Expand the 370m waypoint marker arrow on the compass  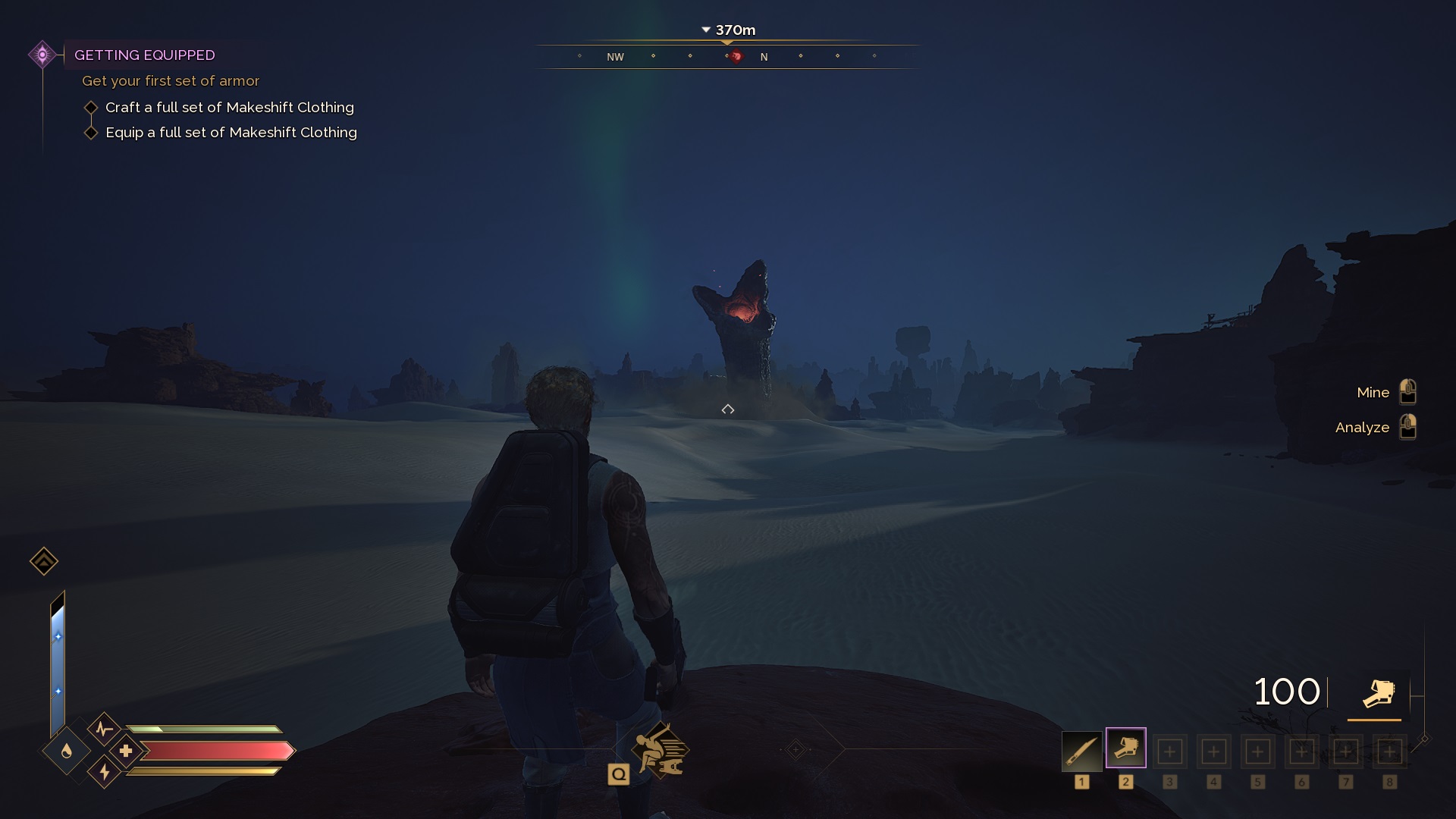point(706,30)
